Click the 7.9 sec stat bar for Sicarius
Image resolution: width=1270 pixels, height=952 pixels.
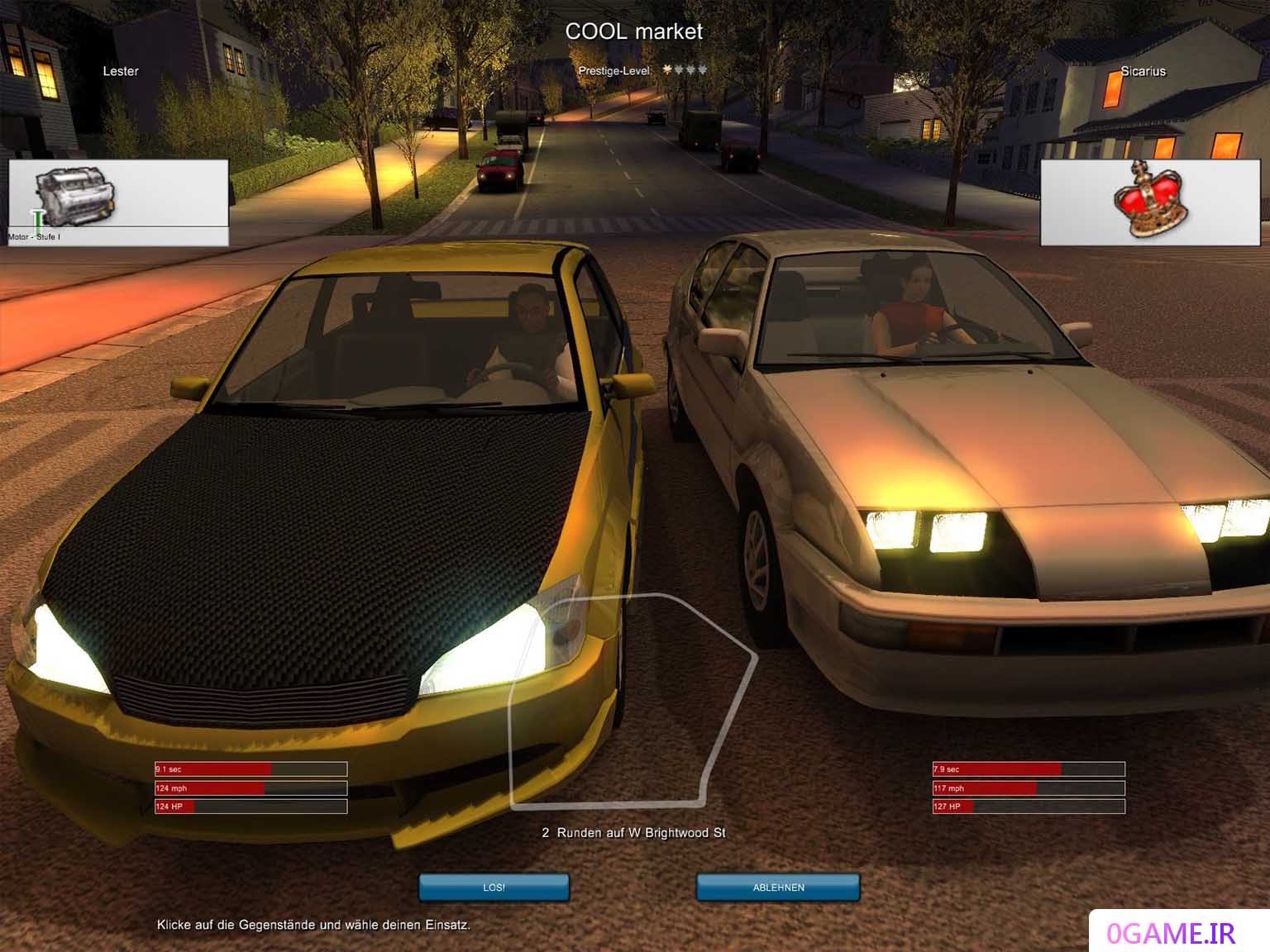(1028, 769)
